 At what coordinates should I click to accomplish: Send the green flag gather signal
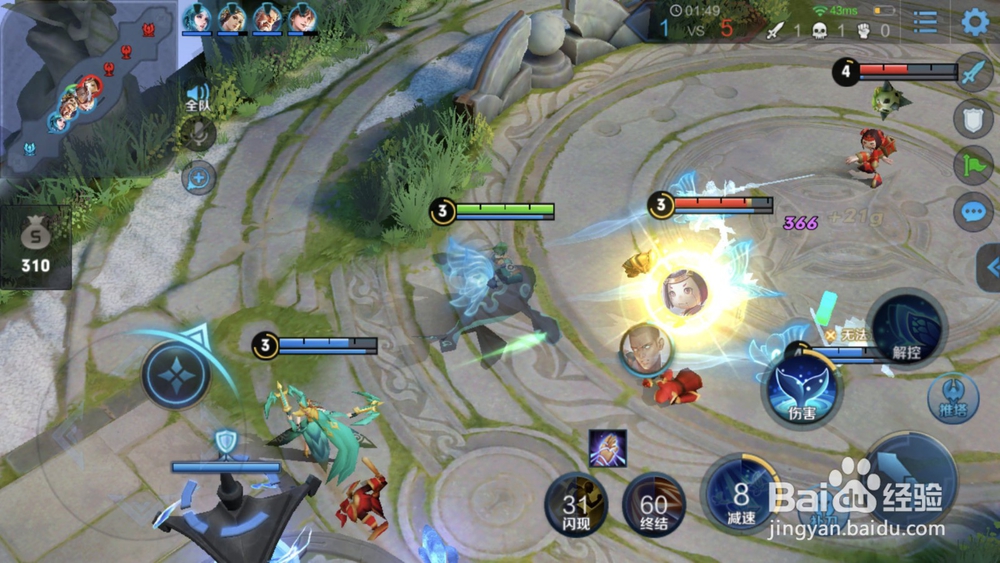[974, 166]
